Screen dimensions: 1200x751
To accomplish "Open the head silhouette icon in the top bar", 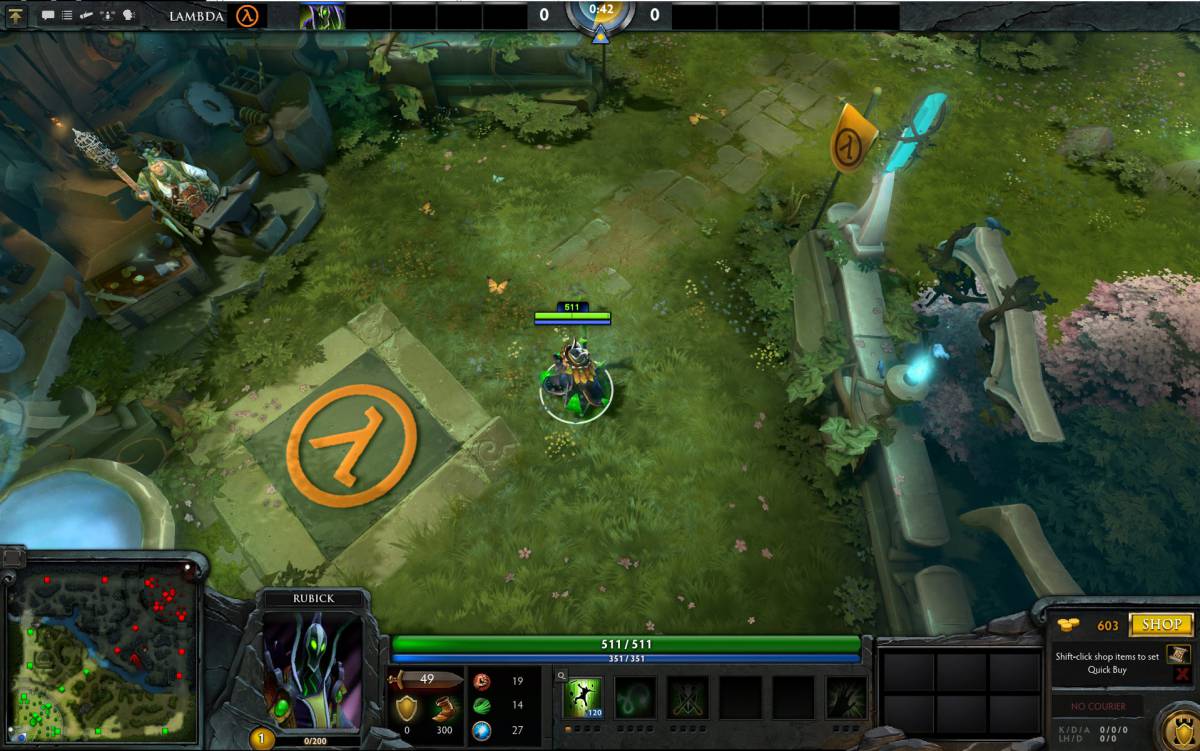I will [x=128, y=15].
